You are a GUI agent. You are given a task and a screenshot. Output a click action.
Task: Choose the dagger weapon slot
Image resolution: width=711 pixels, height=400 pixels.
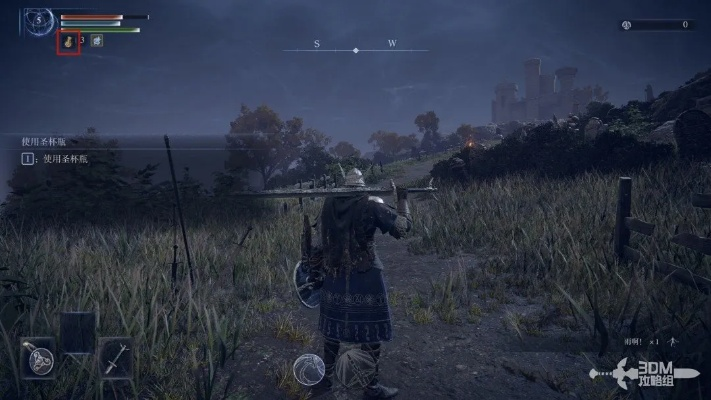click(x=117, y=358)
